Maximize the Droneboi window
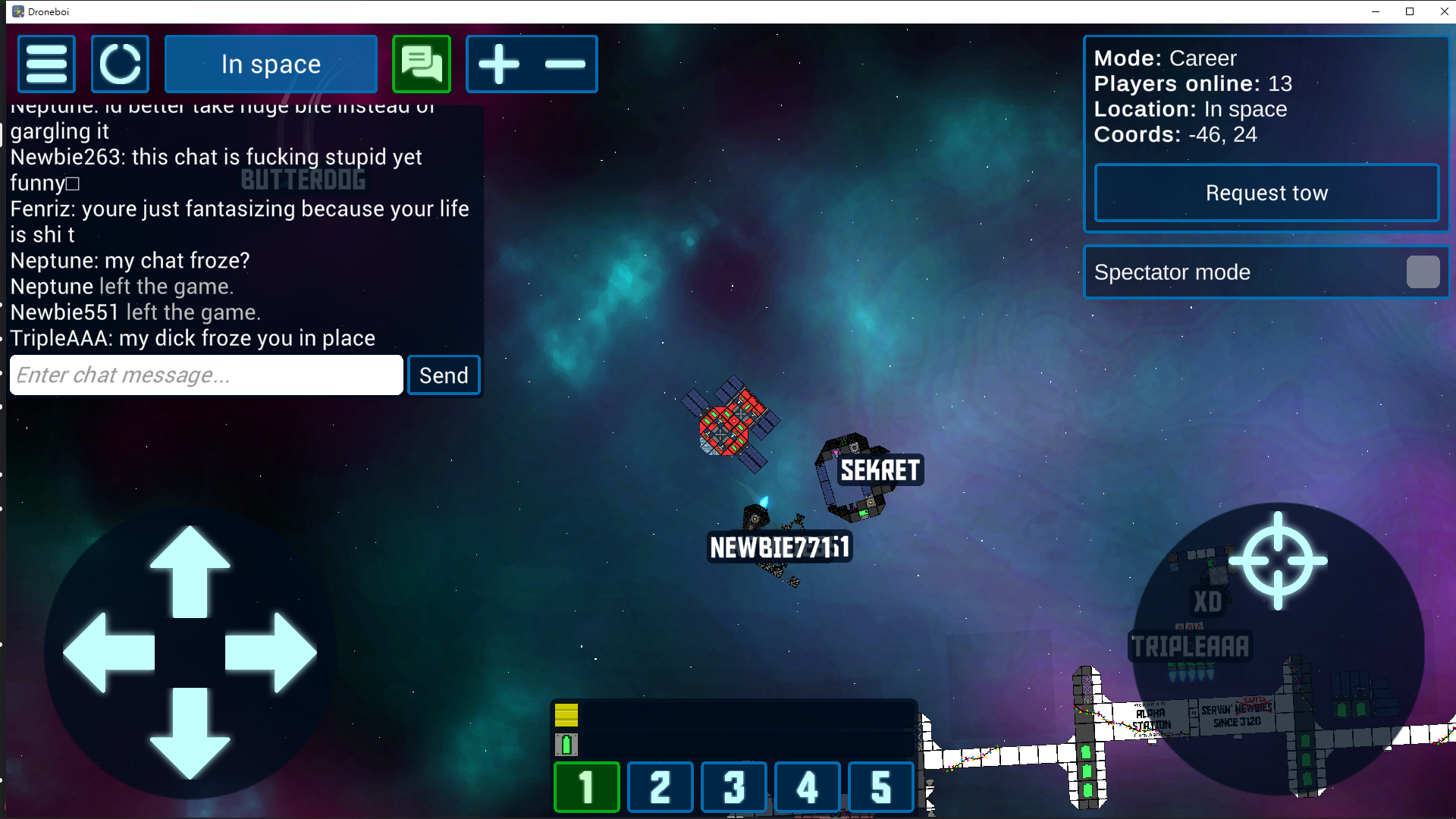 (x=1410, y=11)
